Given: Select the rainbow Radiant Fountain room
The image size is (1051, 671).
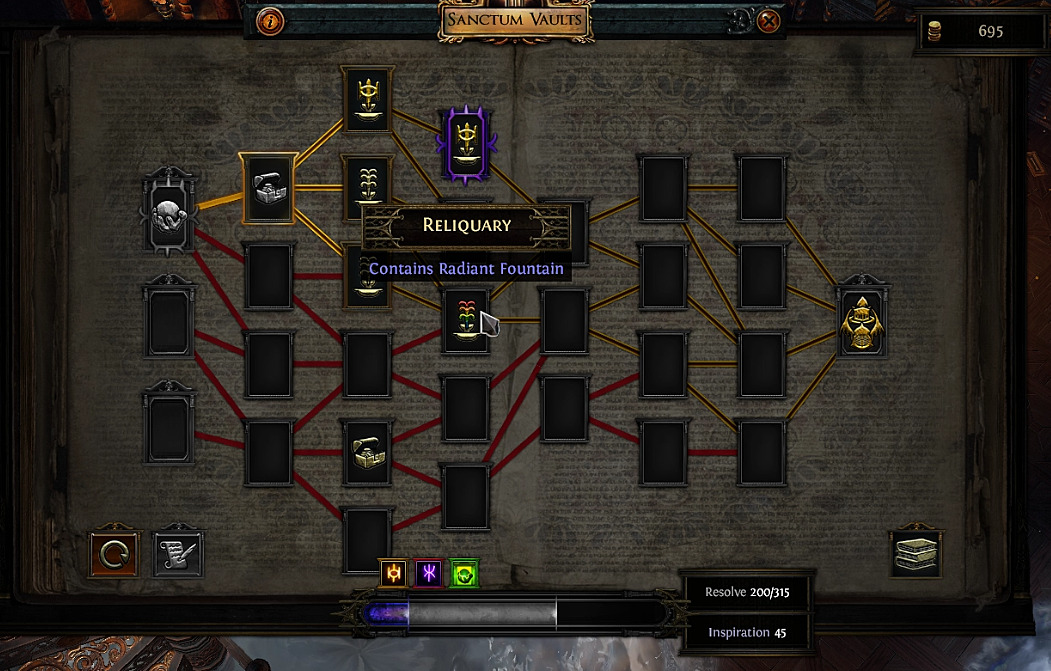Looking at the screenshot, I should coord(466,320).
